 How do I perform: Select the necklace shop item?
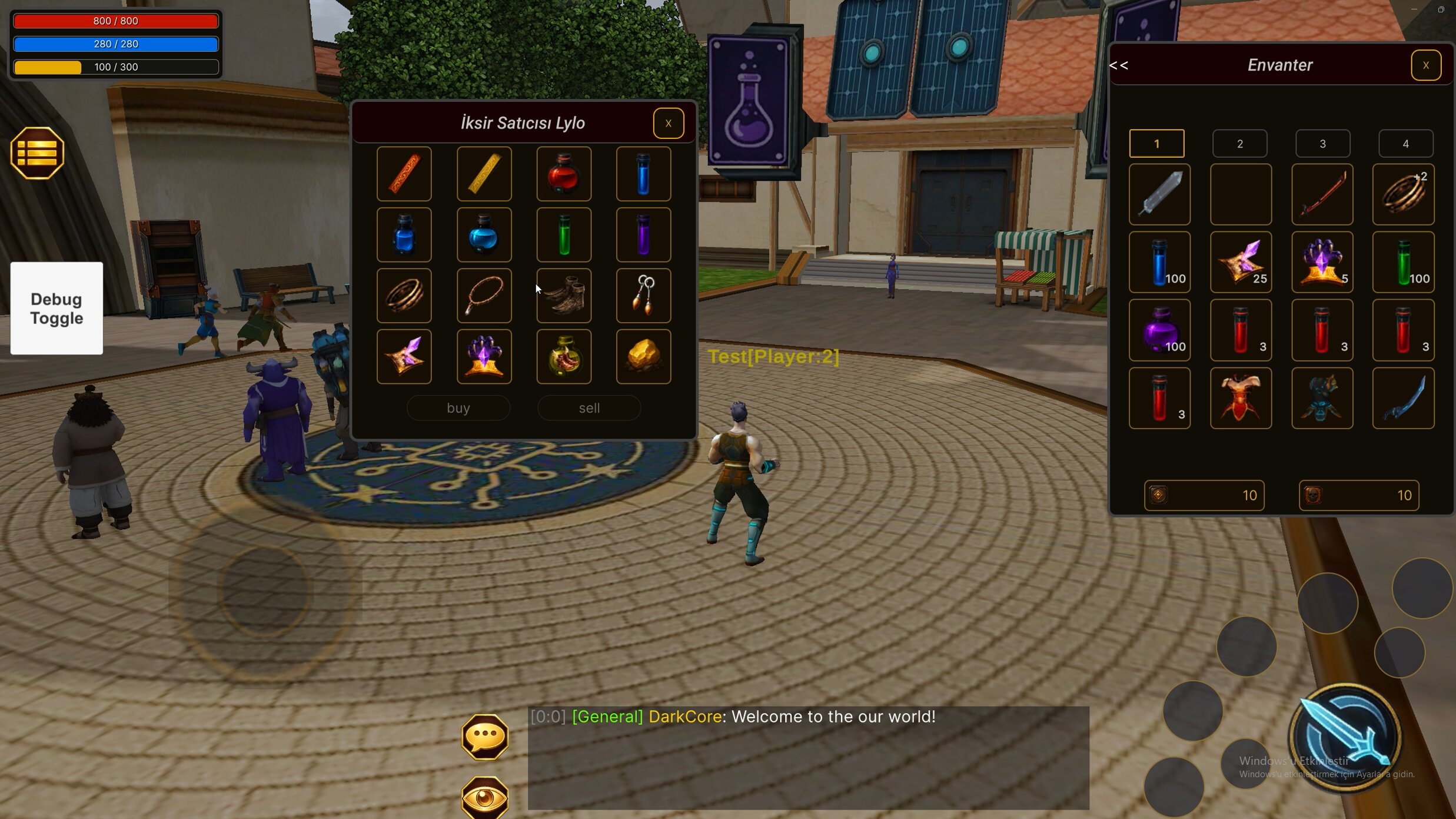(484, 296)
